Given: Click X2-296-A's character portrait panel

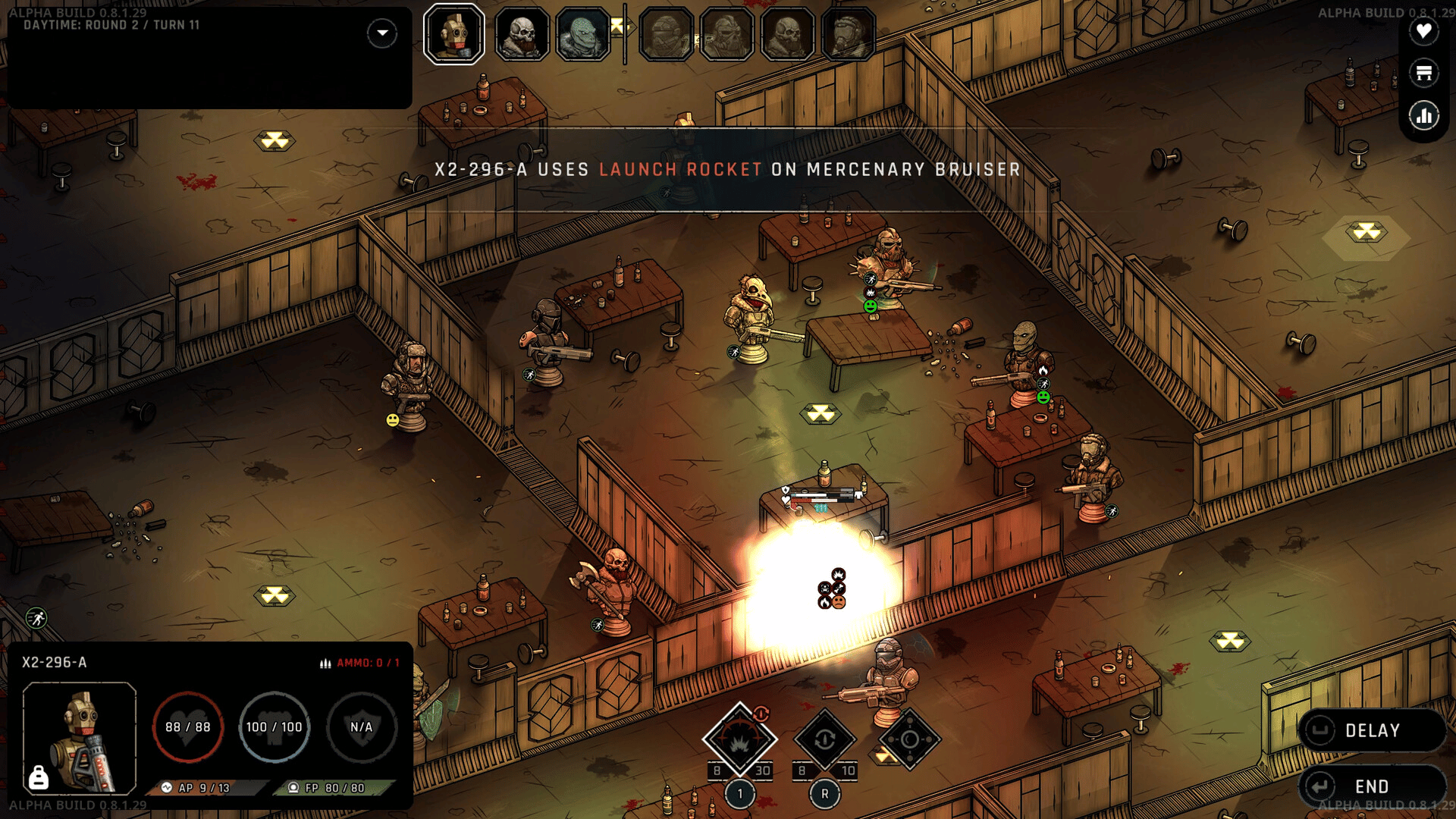Looking at the screenshot, I should pyautogui.click(x=80, y=737).
